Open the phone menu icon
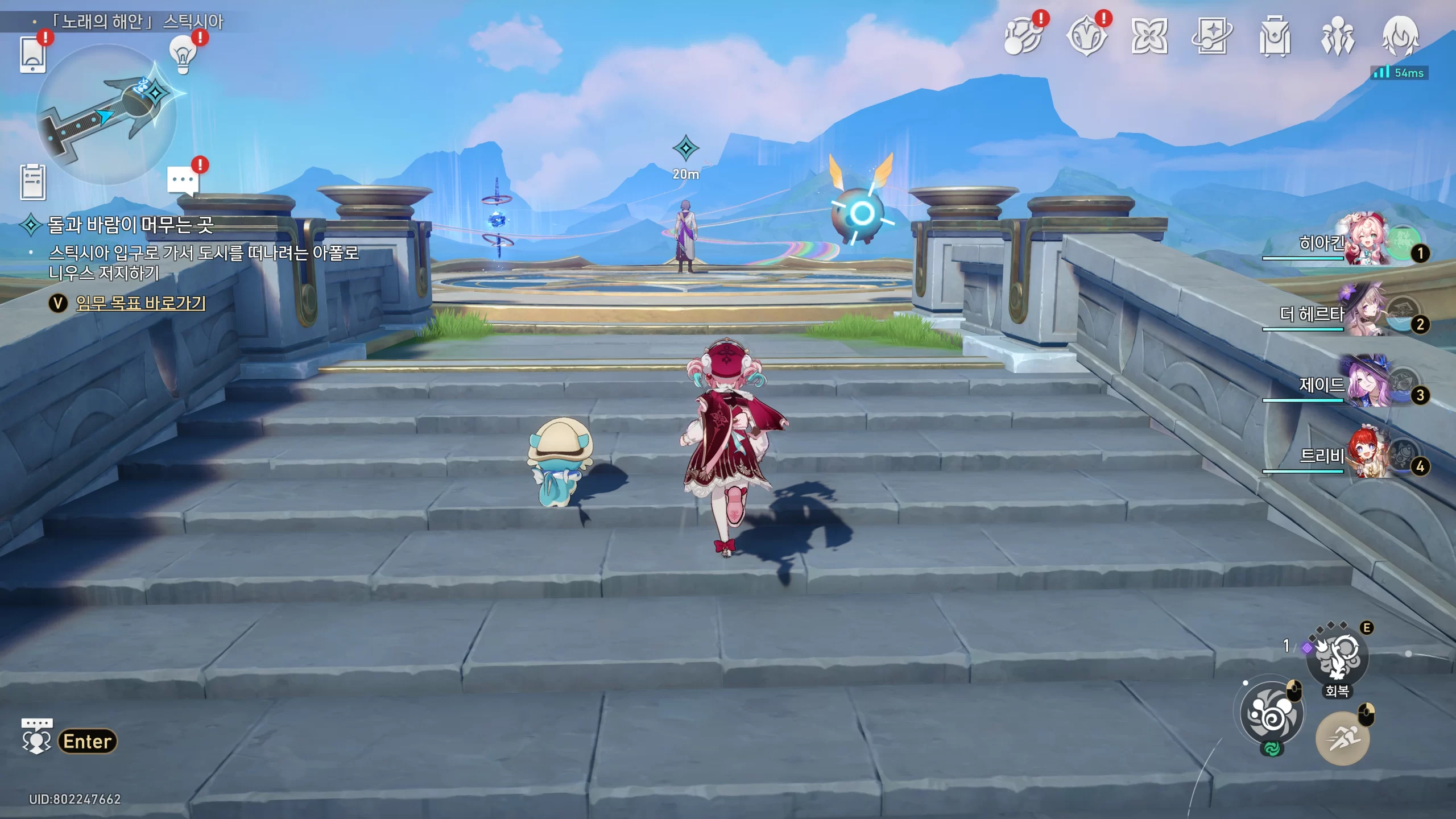The height and width of the screenshot is (819, 1456). [x=32, y=55]
